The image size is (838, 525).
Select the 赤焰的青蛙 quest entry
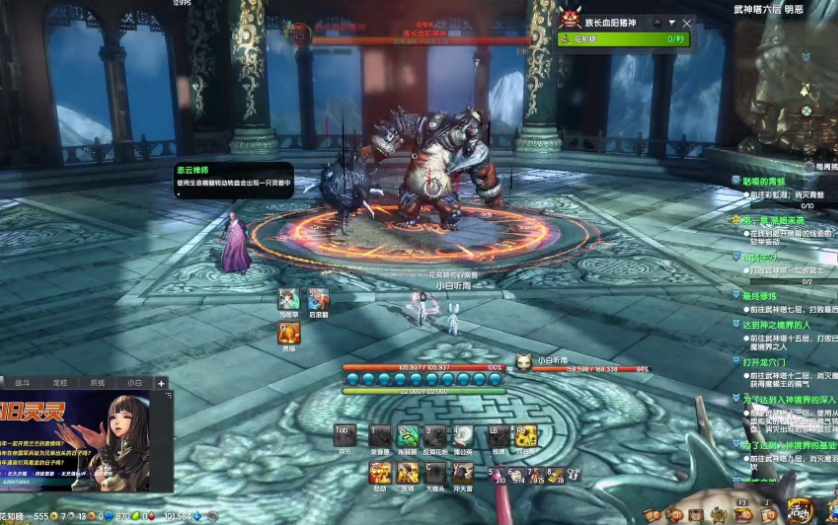tap(772, 181)
